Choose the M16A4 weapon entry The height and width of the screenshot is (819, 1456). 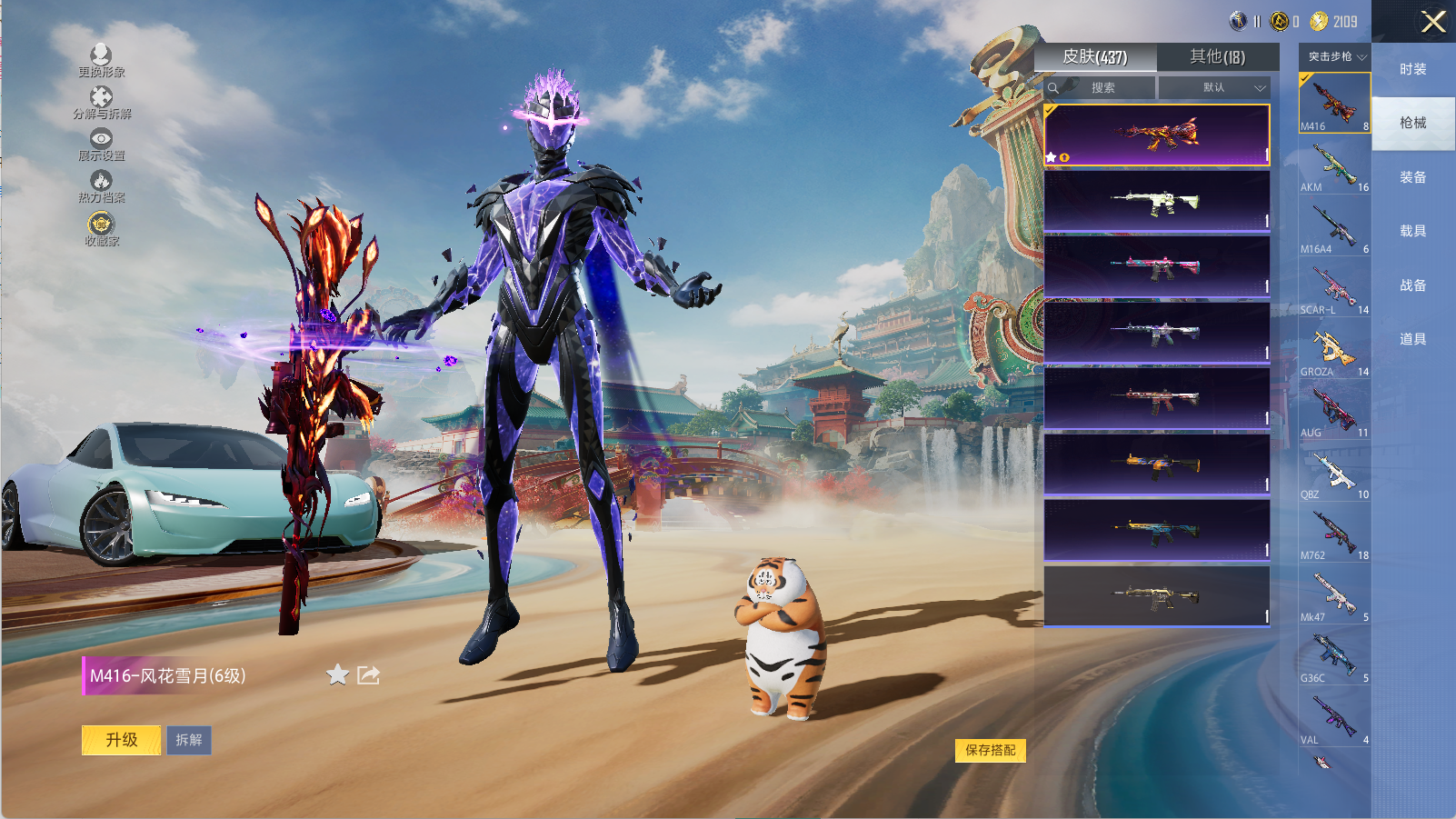pos(1334,228)
